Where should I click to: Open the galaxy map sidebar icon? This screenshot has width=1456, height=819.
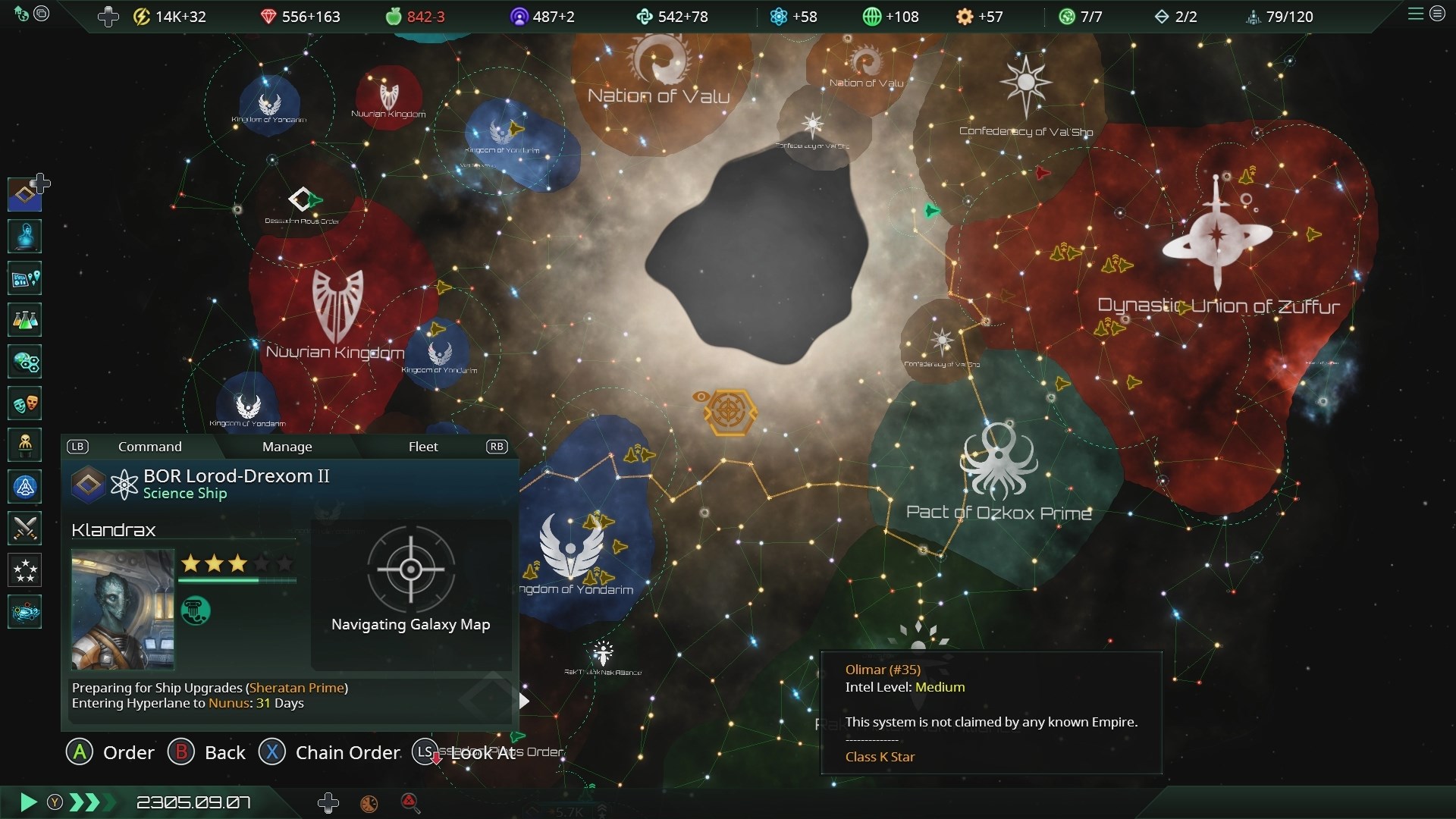[x=25, y=611]
